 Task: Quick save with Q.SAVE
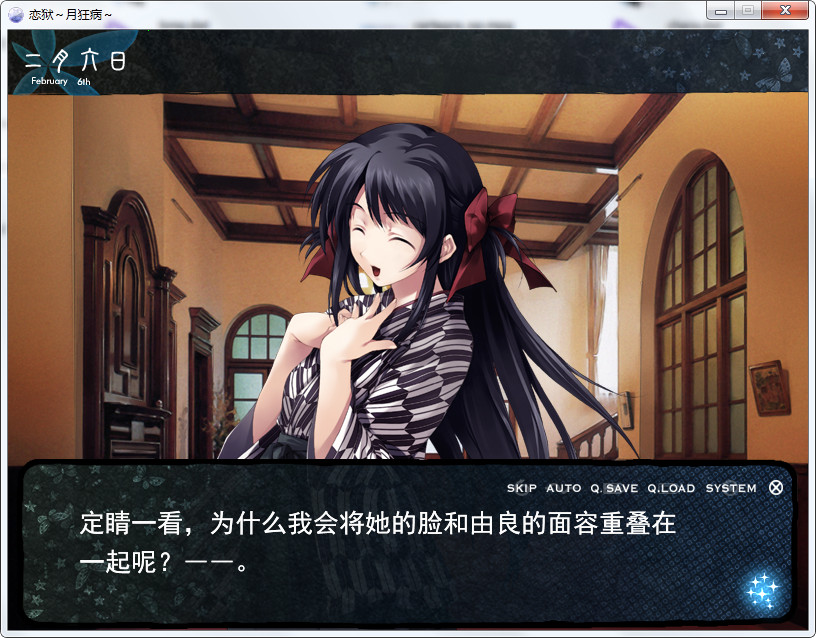point(614,489)
